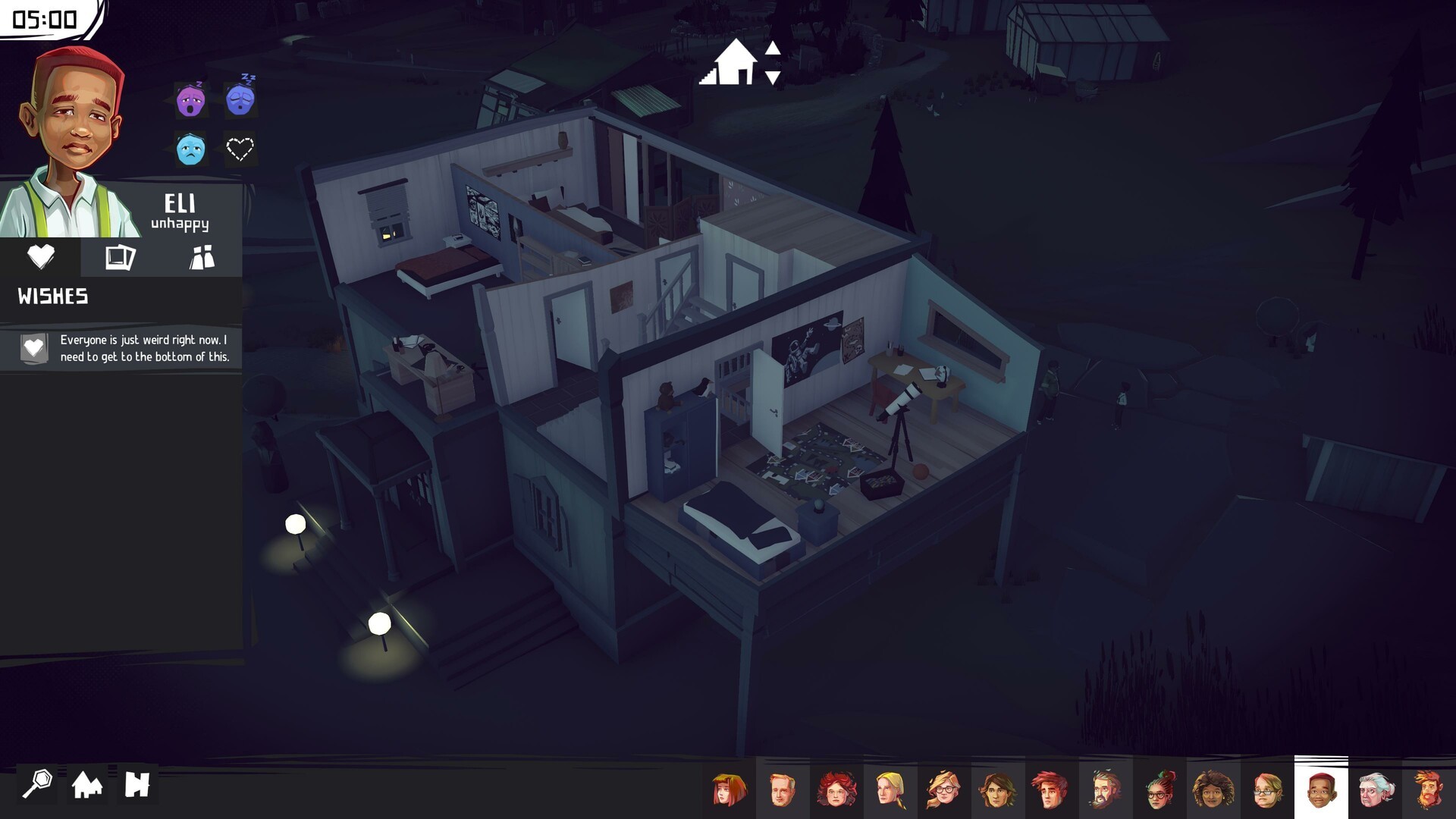This screenshot has height=819, width=1456.
Task: Choose the gray-bearded man portrait
Action: point(1105,789)
